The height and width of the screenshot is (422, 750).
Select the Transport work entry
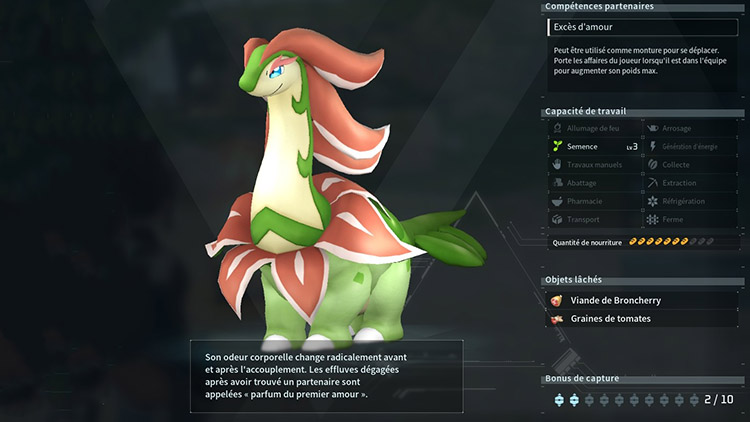click(x=594, y=218)
